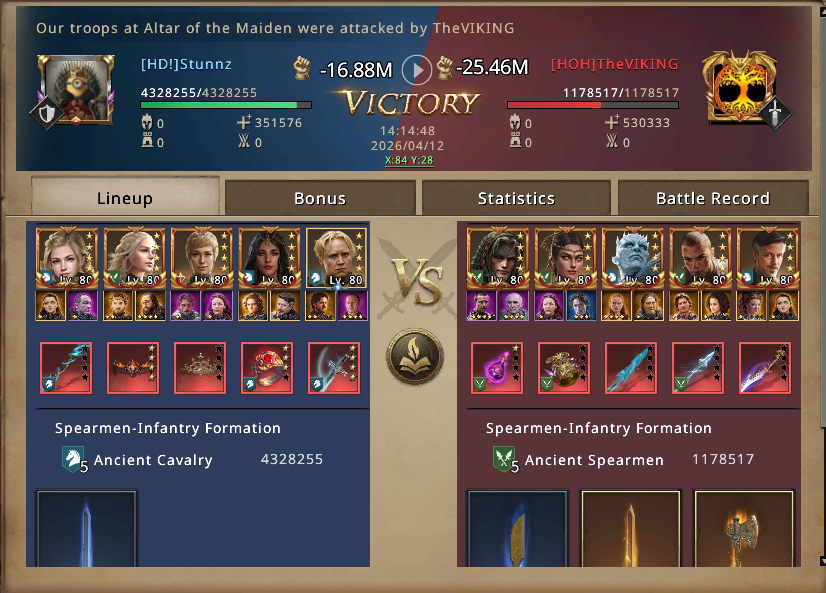
Task: Select the Ancient Spearmen troop icon
Action: pyautogui.click(x=504, y=460)
